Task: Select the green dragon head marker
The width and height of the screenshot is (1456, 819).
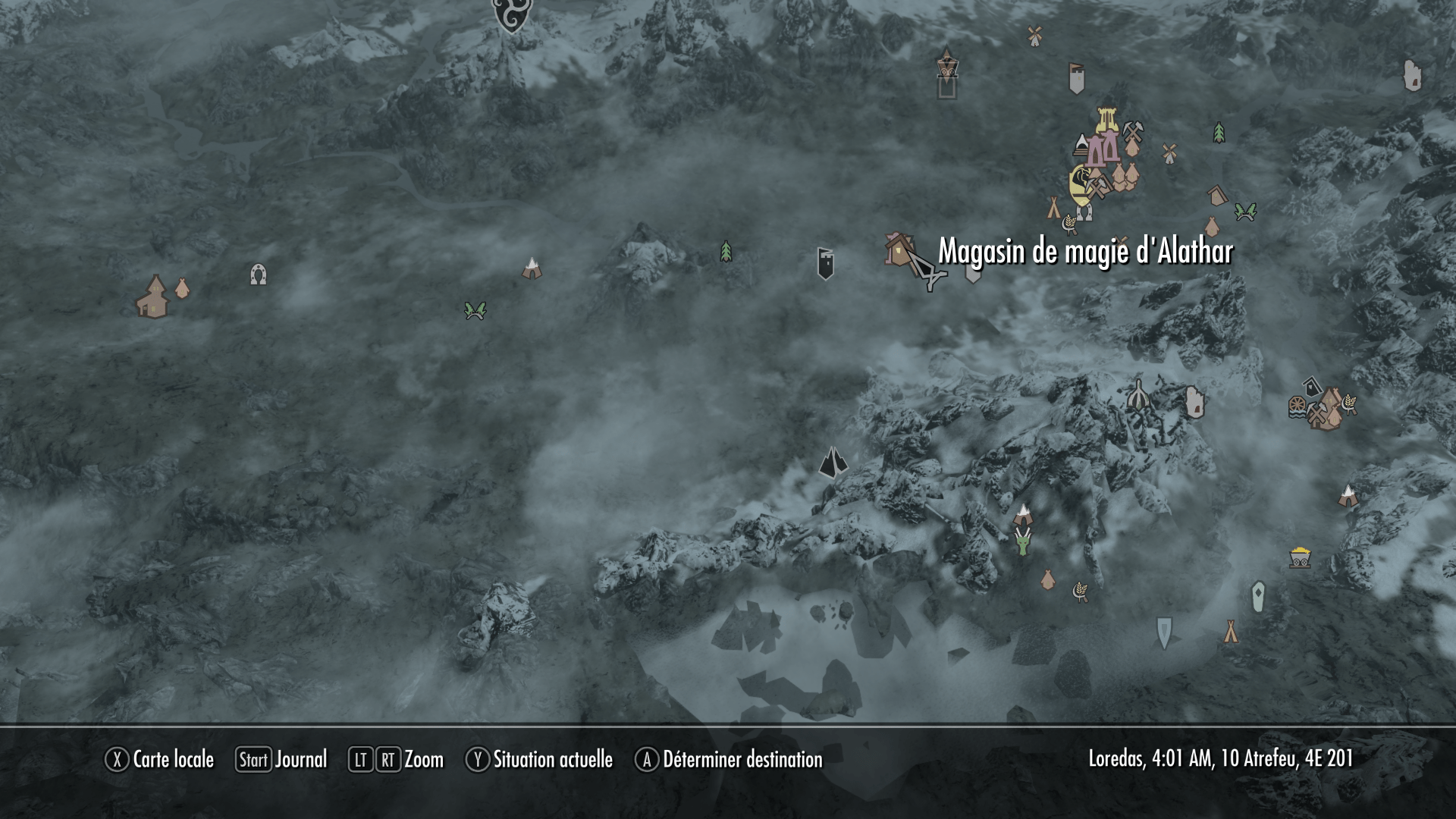Action: (x=1023, y=541)
